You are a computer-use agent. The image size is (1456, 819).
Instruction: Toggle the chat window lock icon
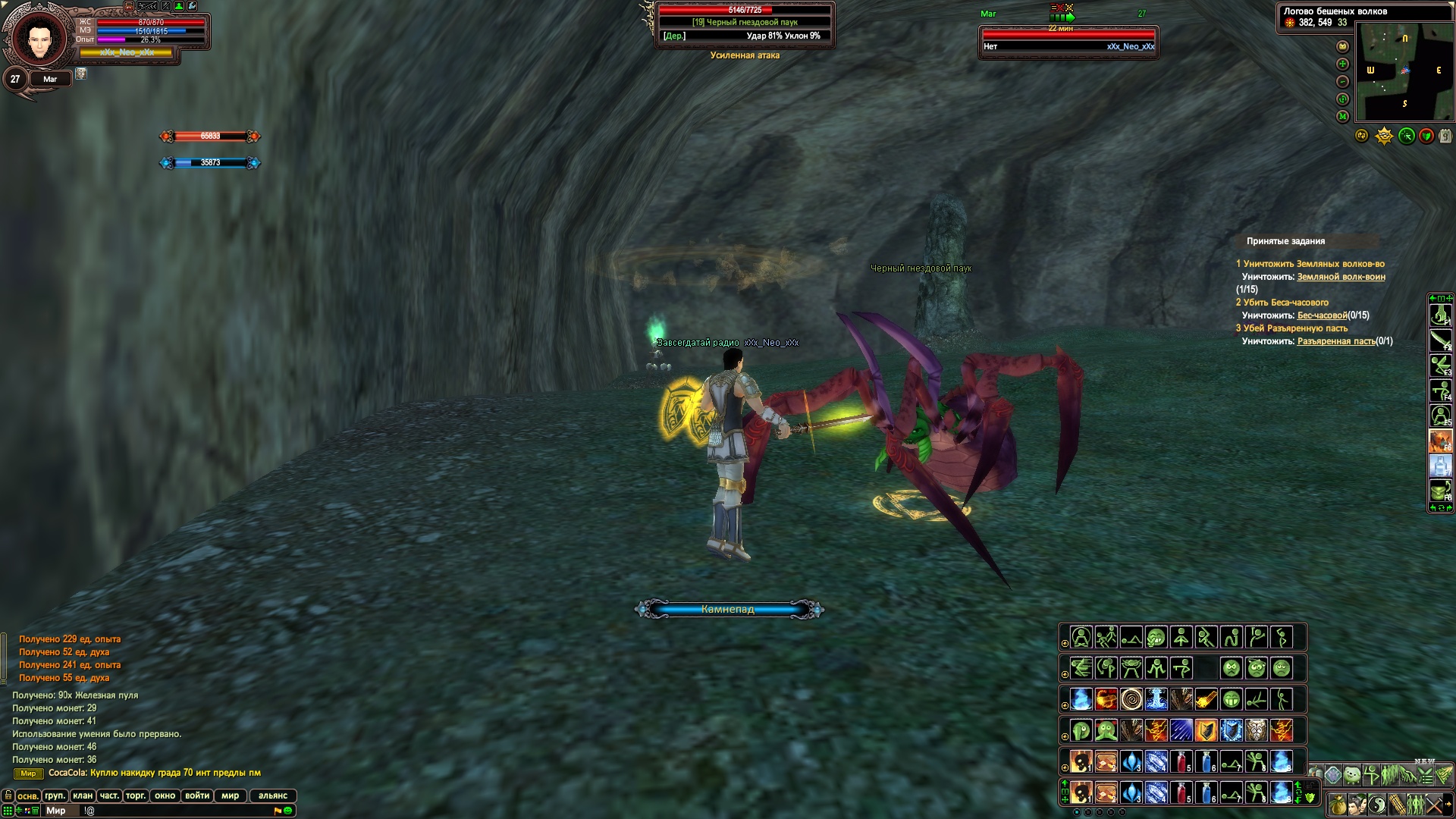(8, 795)
